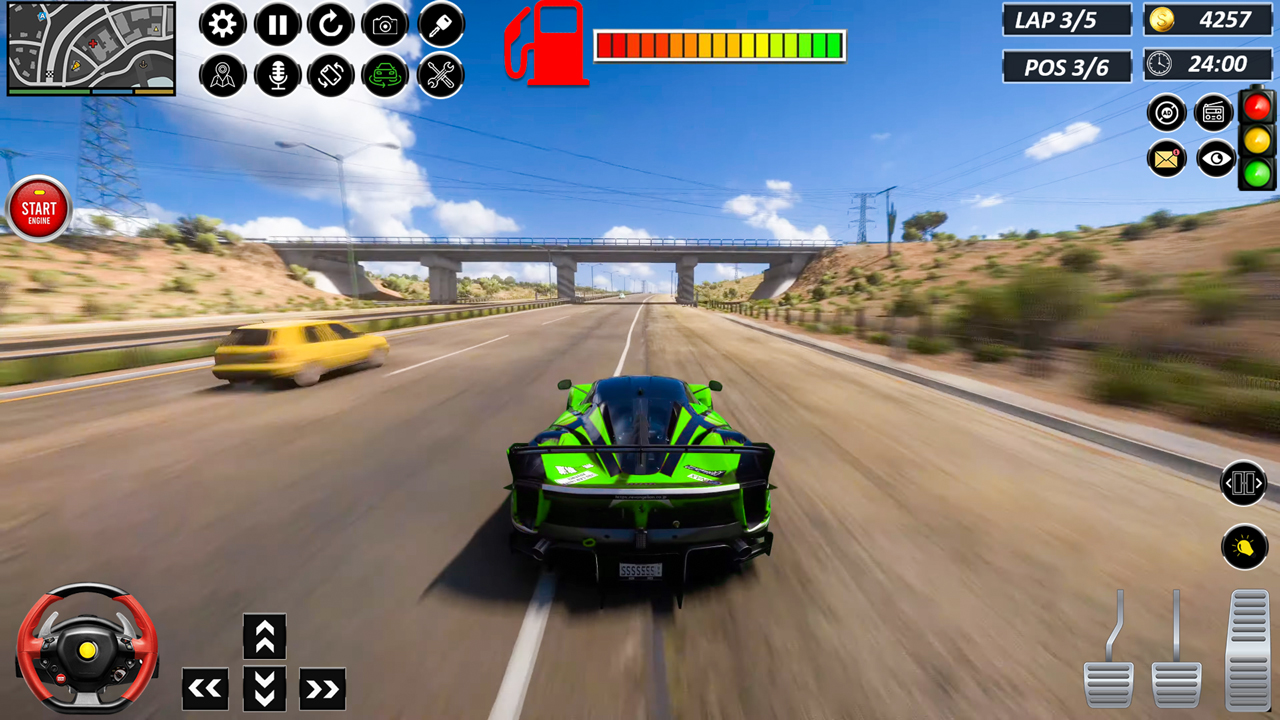Select the green car drift icon
The height and width of the screenshot is (720, 1280).
pyautogui.click(x=387, y=76)
